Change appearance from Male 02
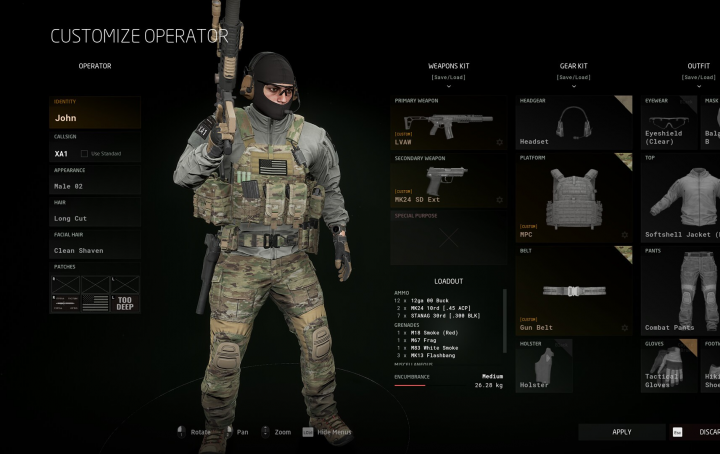This screenshot has width=720, height=454. 95,186
